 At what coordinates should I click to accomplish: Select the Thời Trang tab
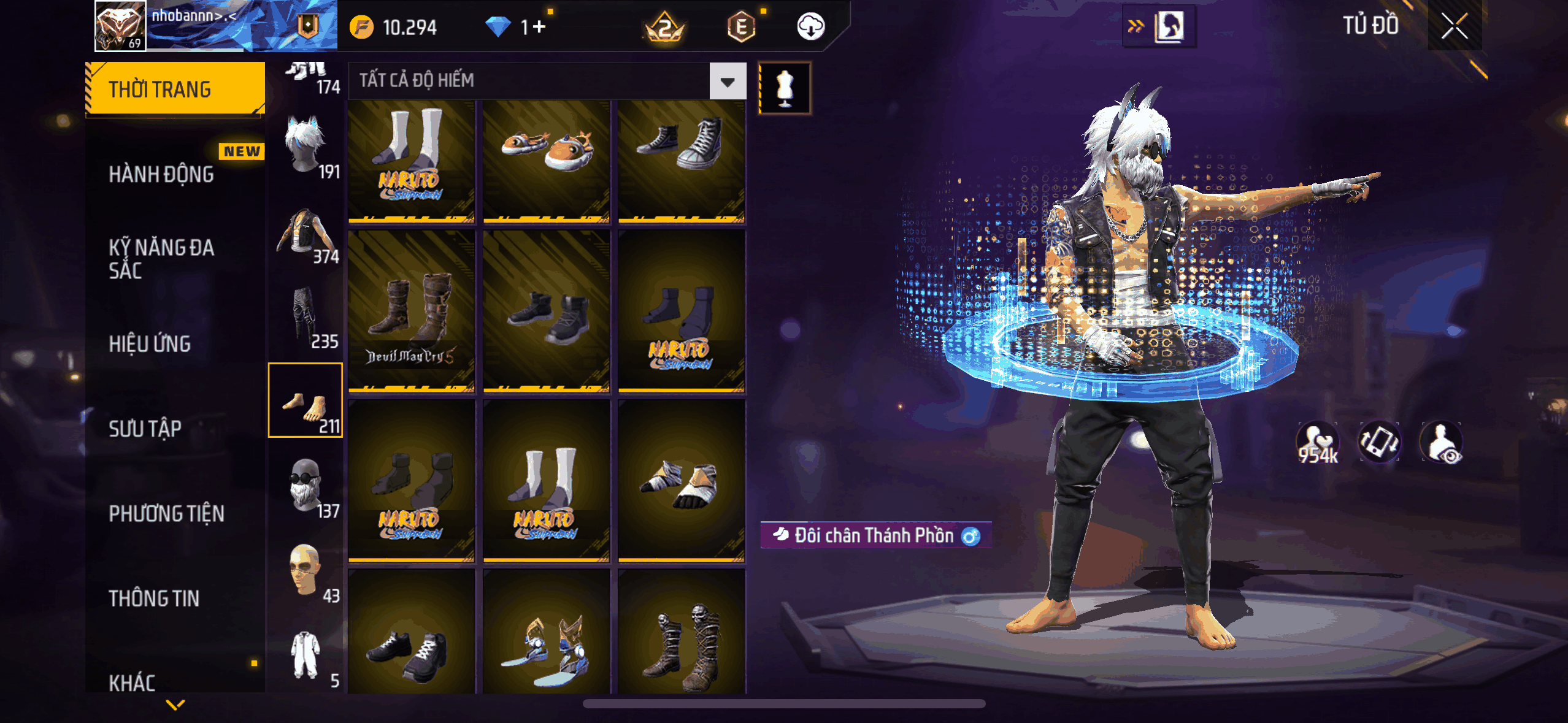tap(175, 89)
